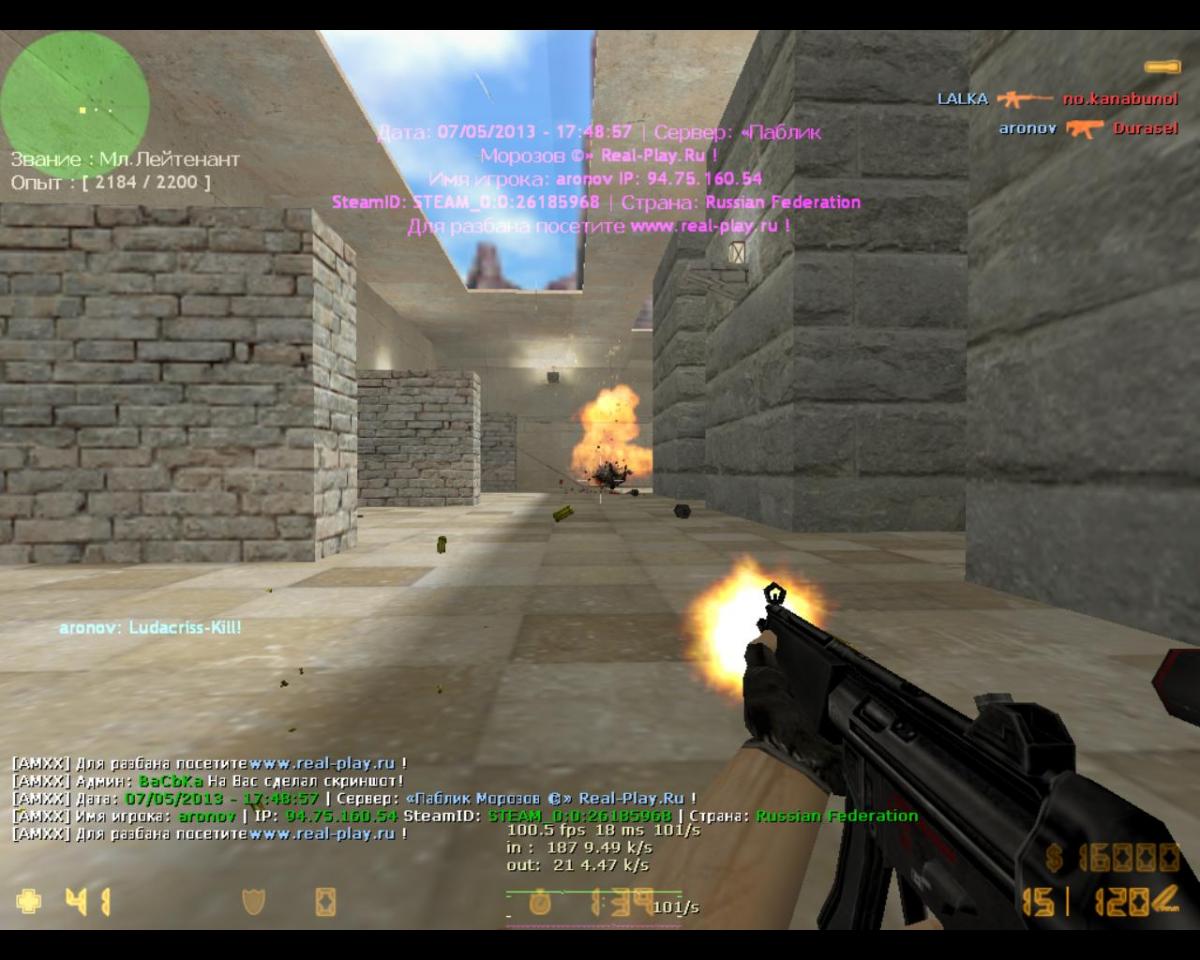Click the flashlight icon above the kill feed
The width and height of the screenshot is (1200, 960).
[x=1161, y=67]
